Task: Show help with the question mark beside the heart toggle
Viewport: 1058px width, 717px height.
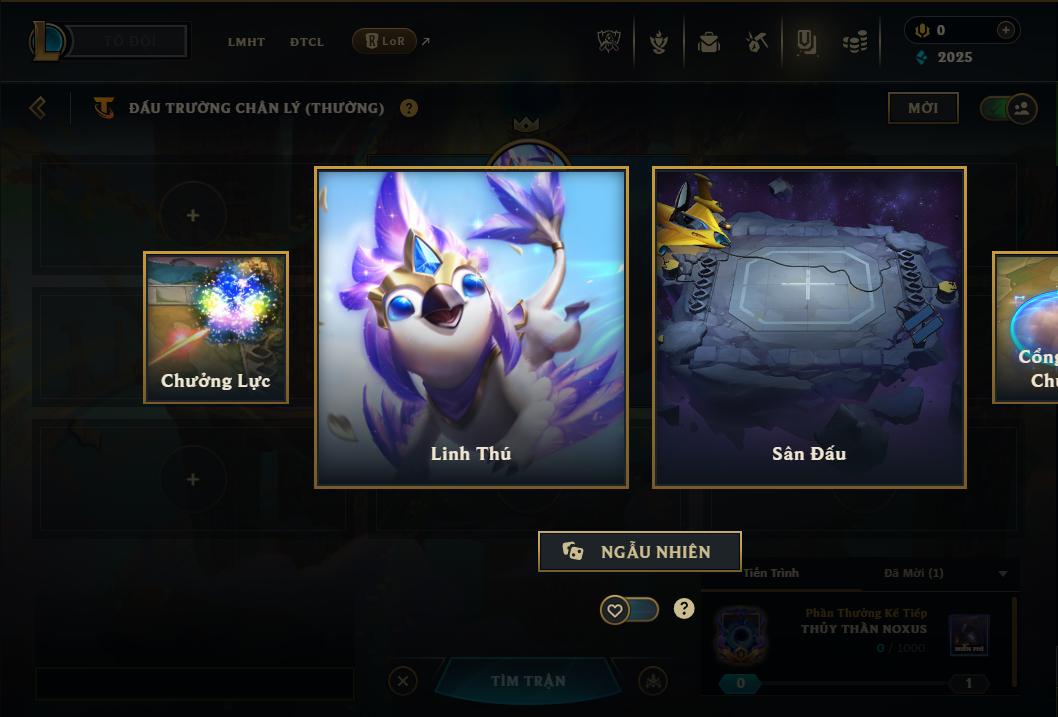Action: coord(684,609)
